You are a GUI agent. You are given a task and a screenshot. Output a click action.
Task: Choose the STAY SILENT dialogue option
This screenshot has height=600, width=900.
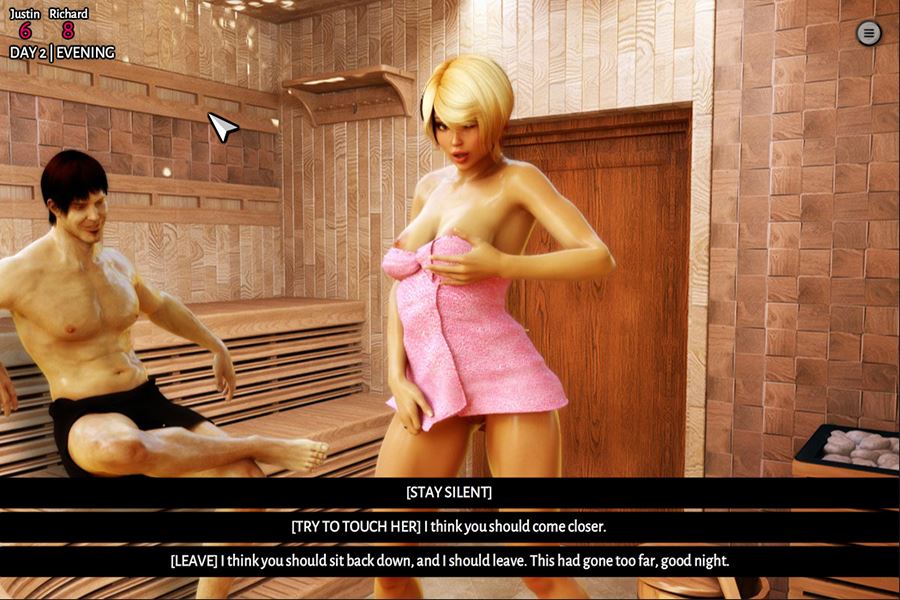(449, 492)
